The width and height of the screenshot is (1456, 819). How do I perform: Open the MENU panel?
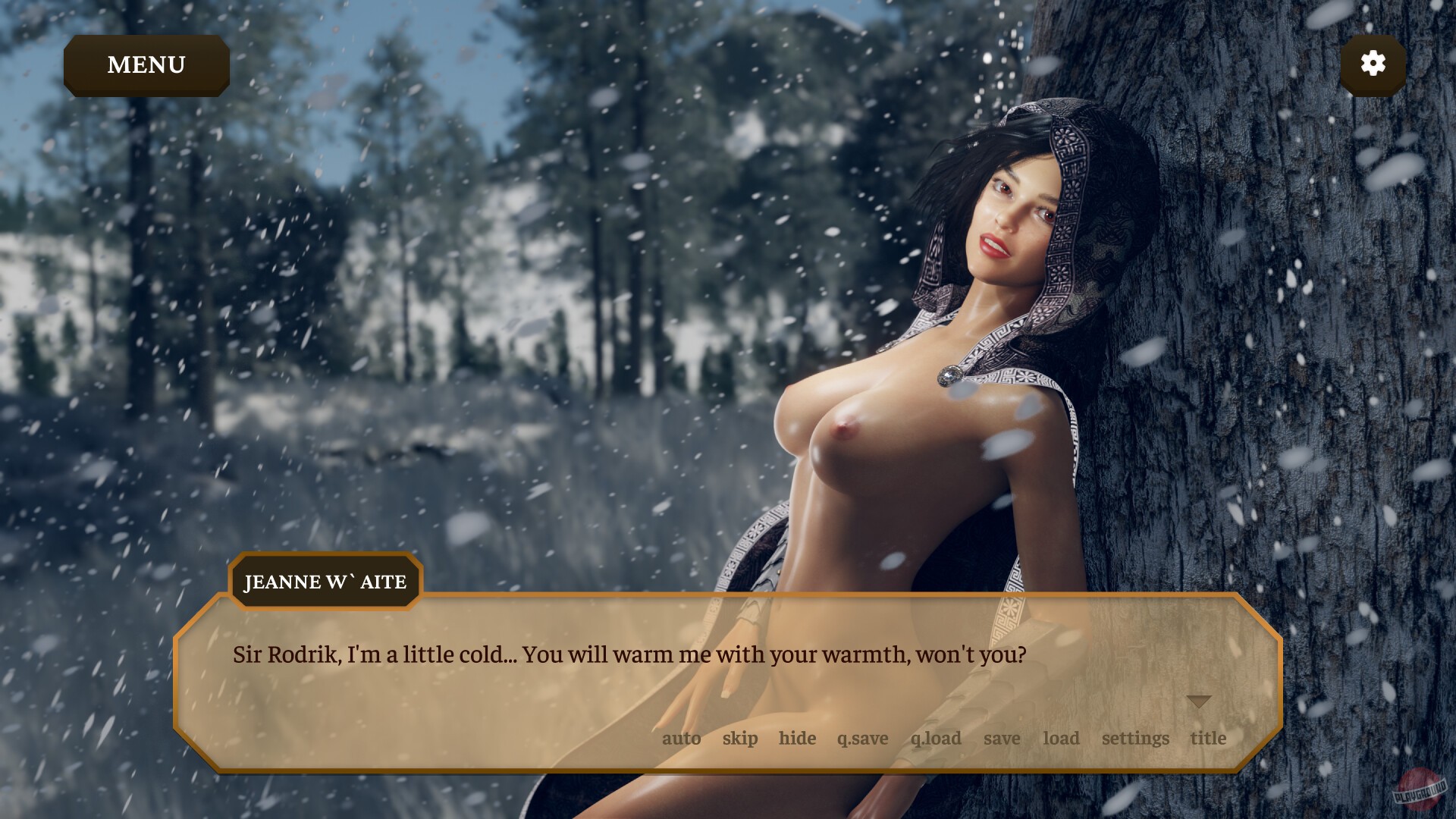click(x=146, y=65)
